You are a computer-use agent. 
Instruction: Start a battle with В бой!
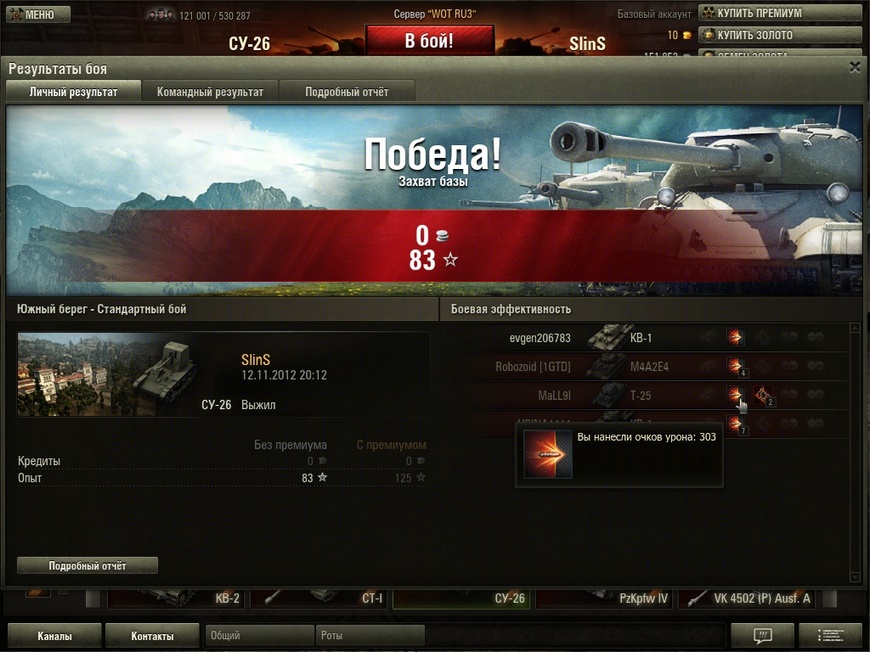pos(429,41)
